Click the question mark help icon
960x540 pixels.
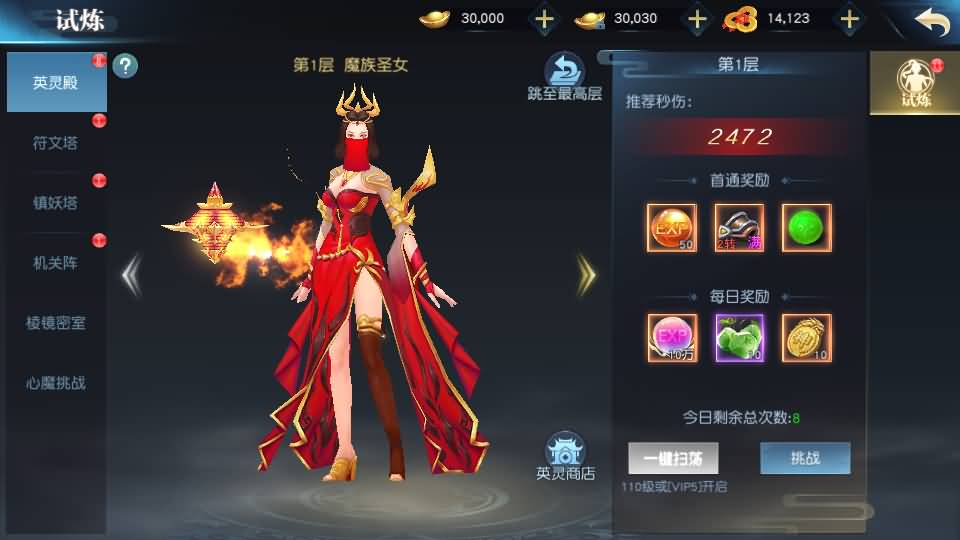(x=126, y=67)
